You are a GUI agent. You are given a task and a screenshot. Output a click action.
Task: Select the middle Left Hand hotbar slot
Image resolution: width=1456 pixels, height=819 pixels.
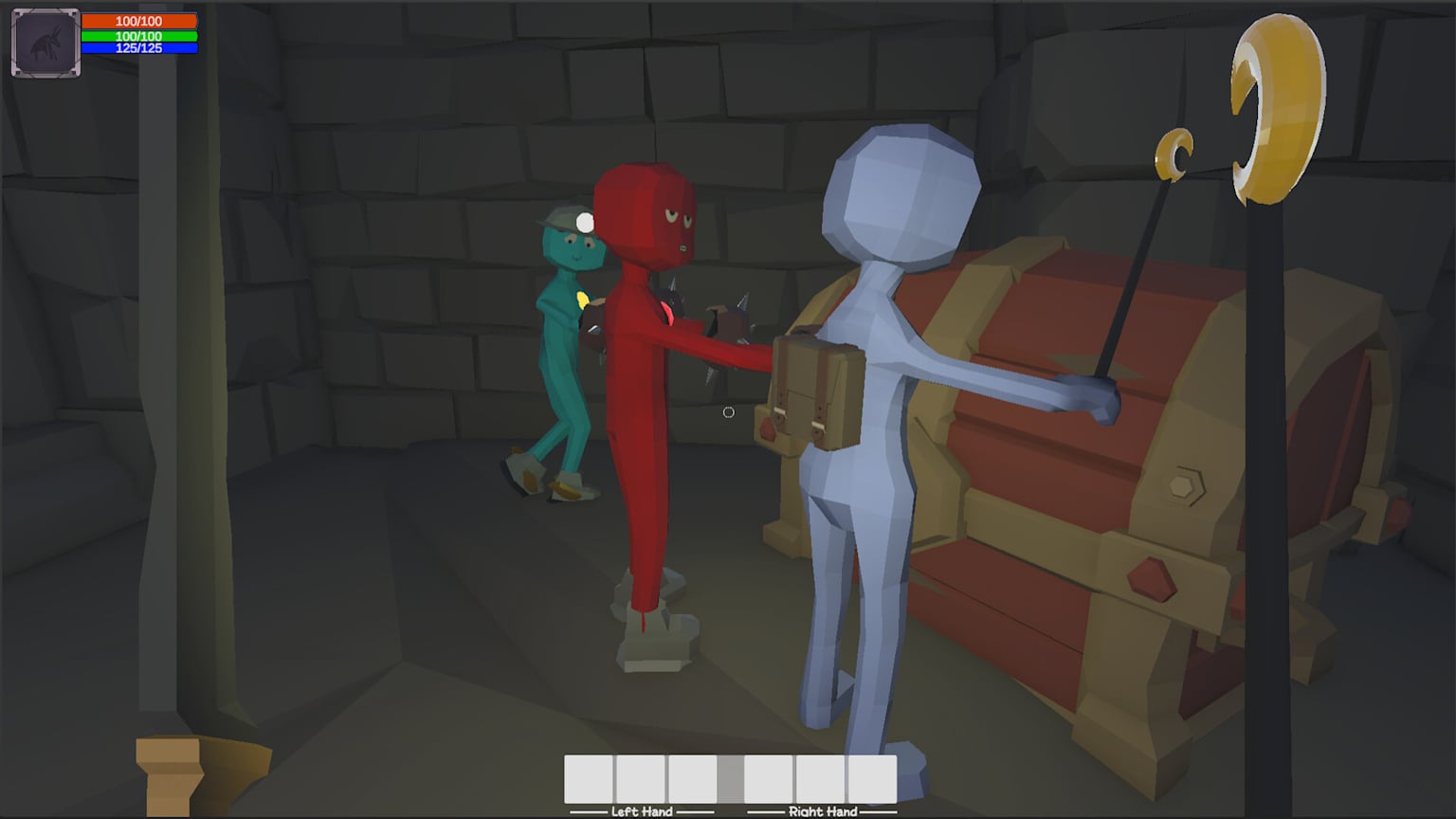pyautogui.click(x=640, y=779)
